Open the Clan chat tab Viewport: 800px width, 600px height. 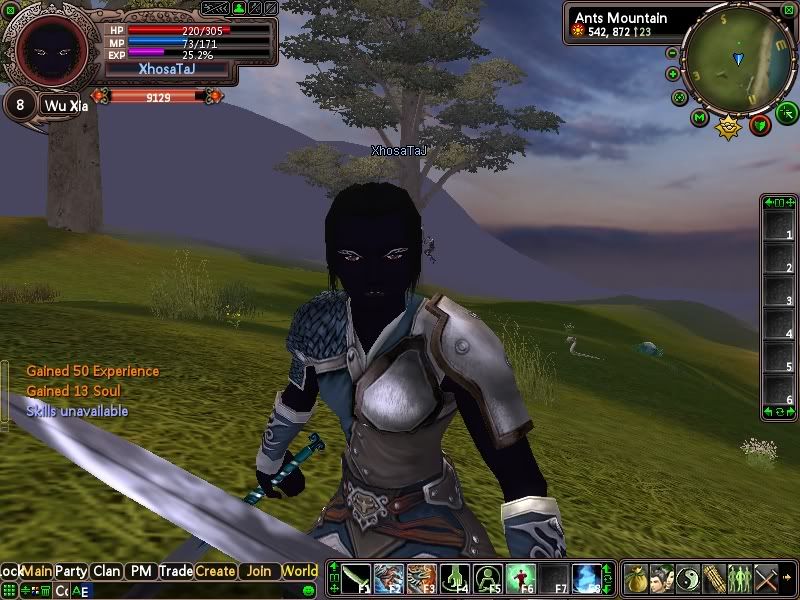pos(107,571)
